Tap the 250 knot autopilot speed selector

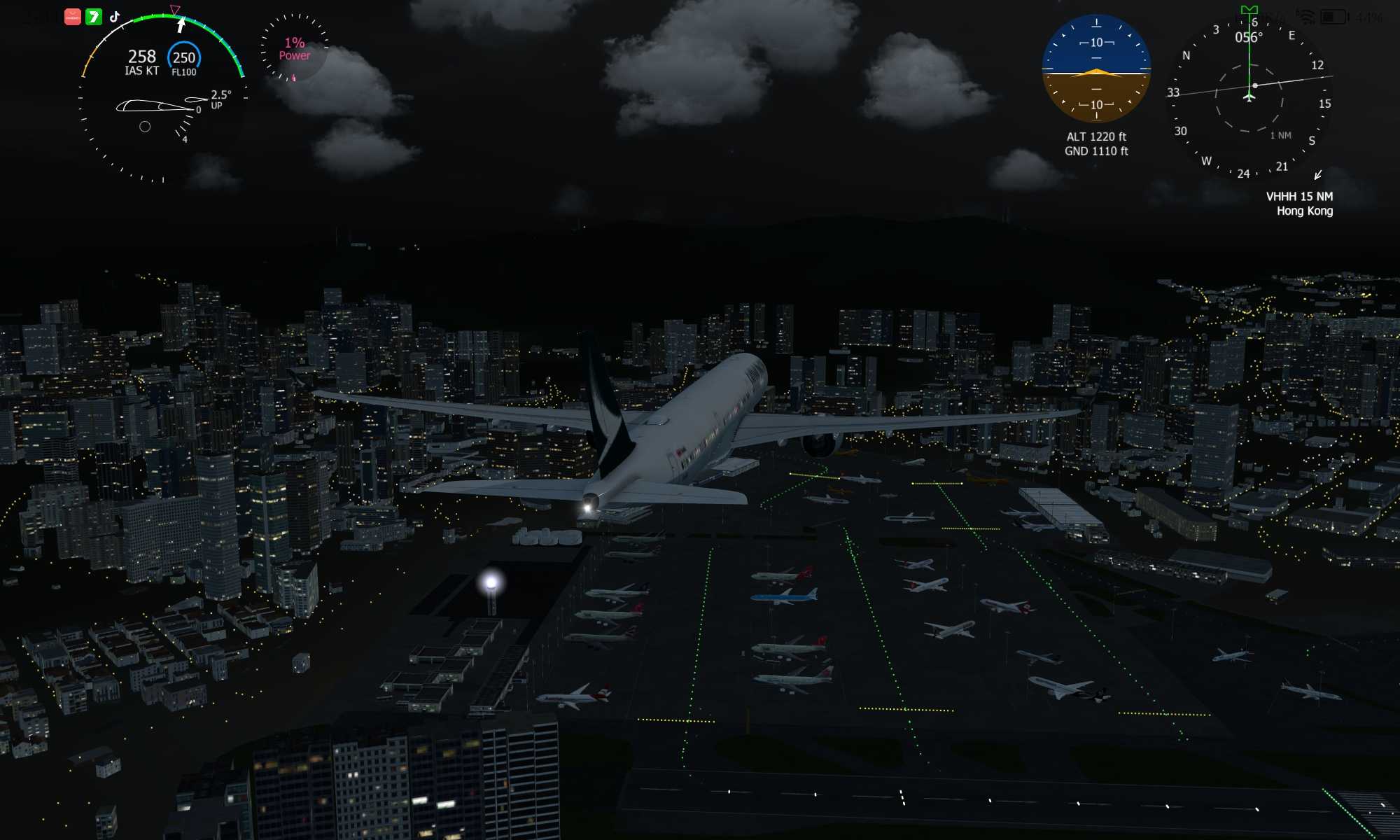coord(184,59)
